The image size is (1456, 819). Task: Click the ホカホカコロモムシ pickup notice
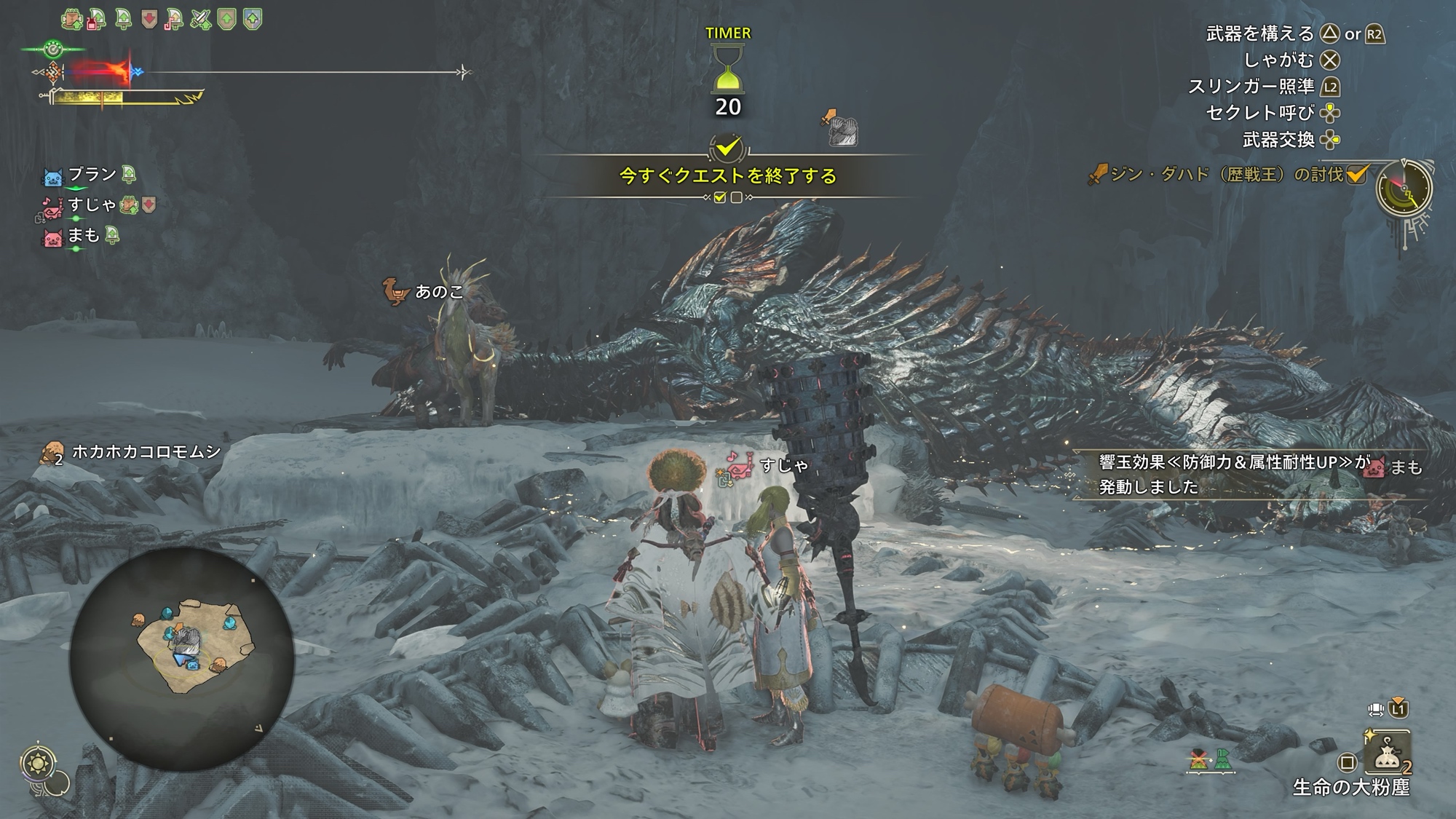coord(146,452)
